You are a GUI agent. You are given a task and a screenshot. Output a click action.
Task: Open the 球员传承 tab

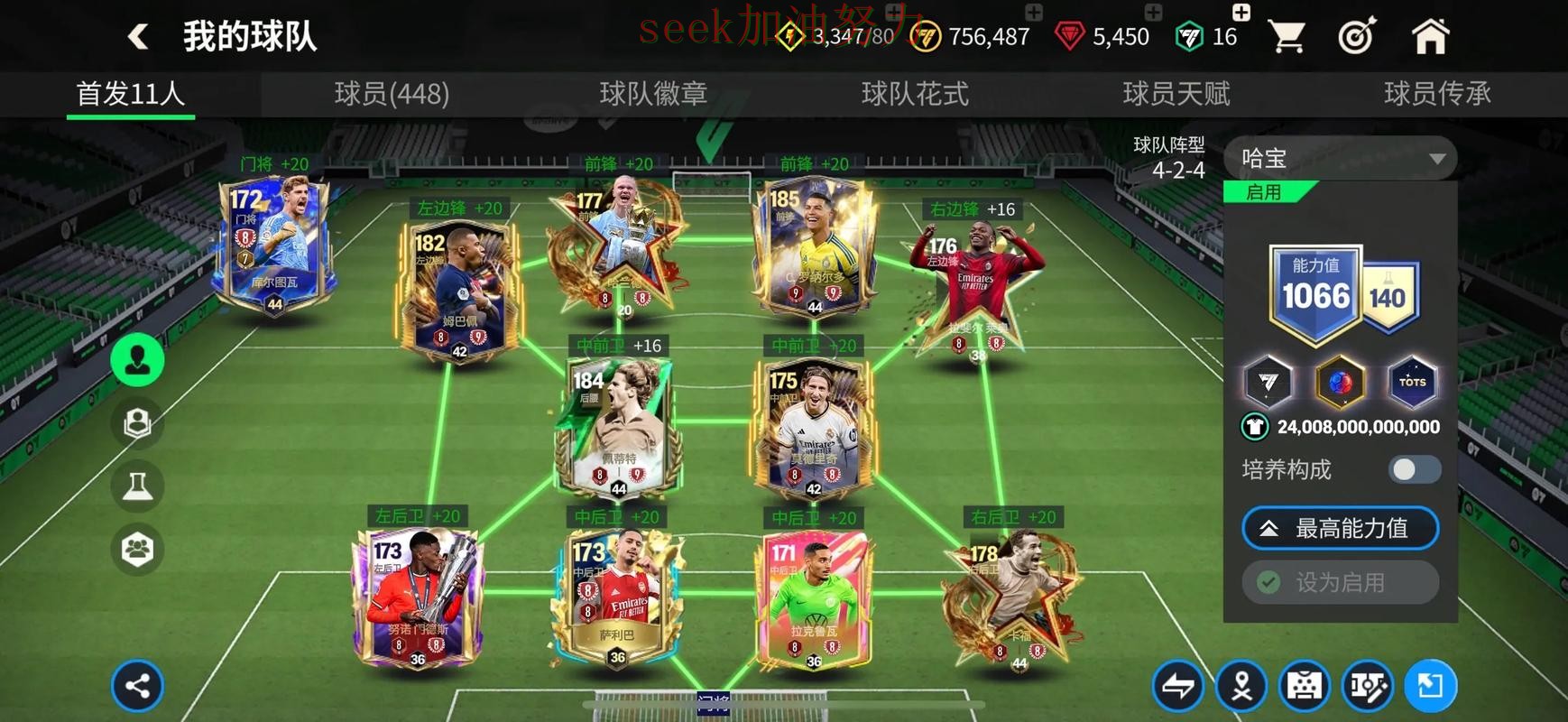pyautogui.click(x=1436, y=94)
